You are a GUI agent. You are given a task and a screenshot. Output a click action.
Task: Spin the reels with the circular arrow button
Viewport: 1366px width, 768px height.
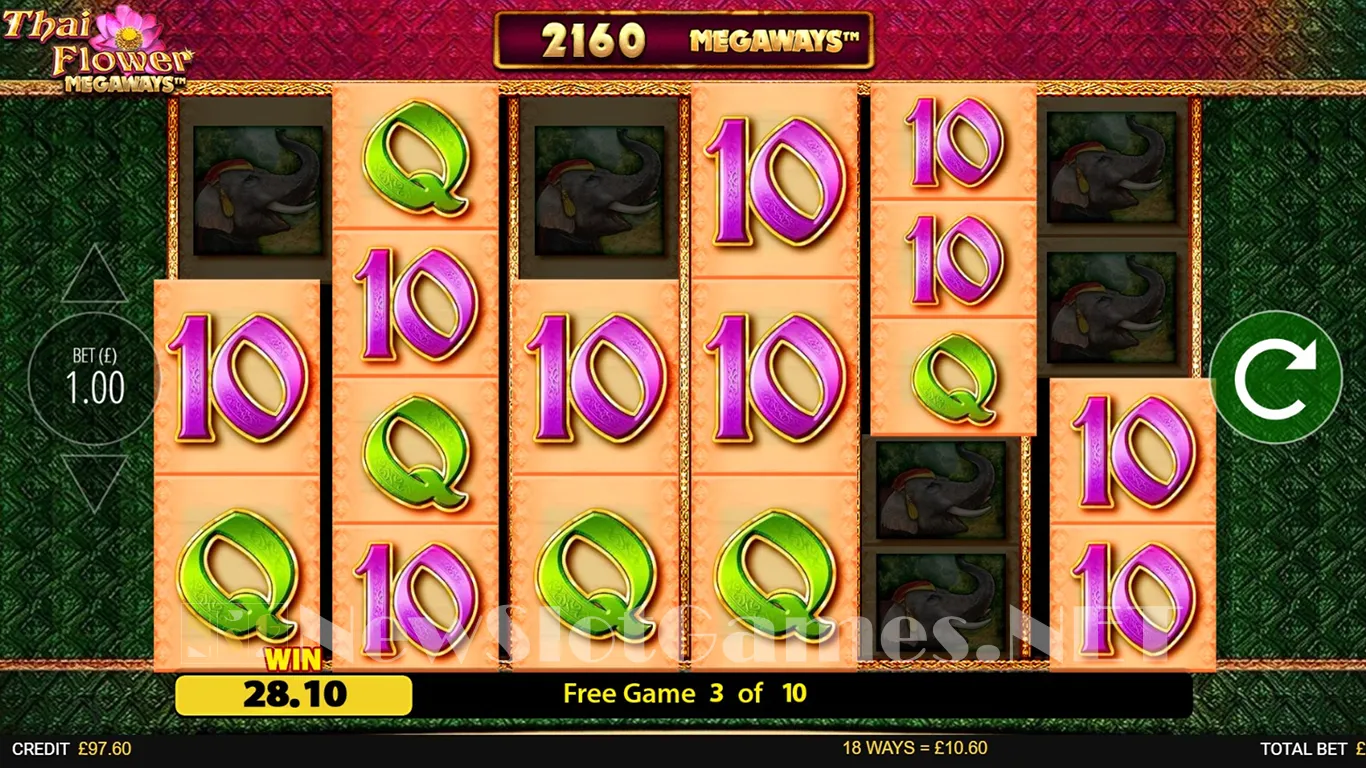1275,378
